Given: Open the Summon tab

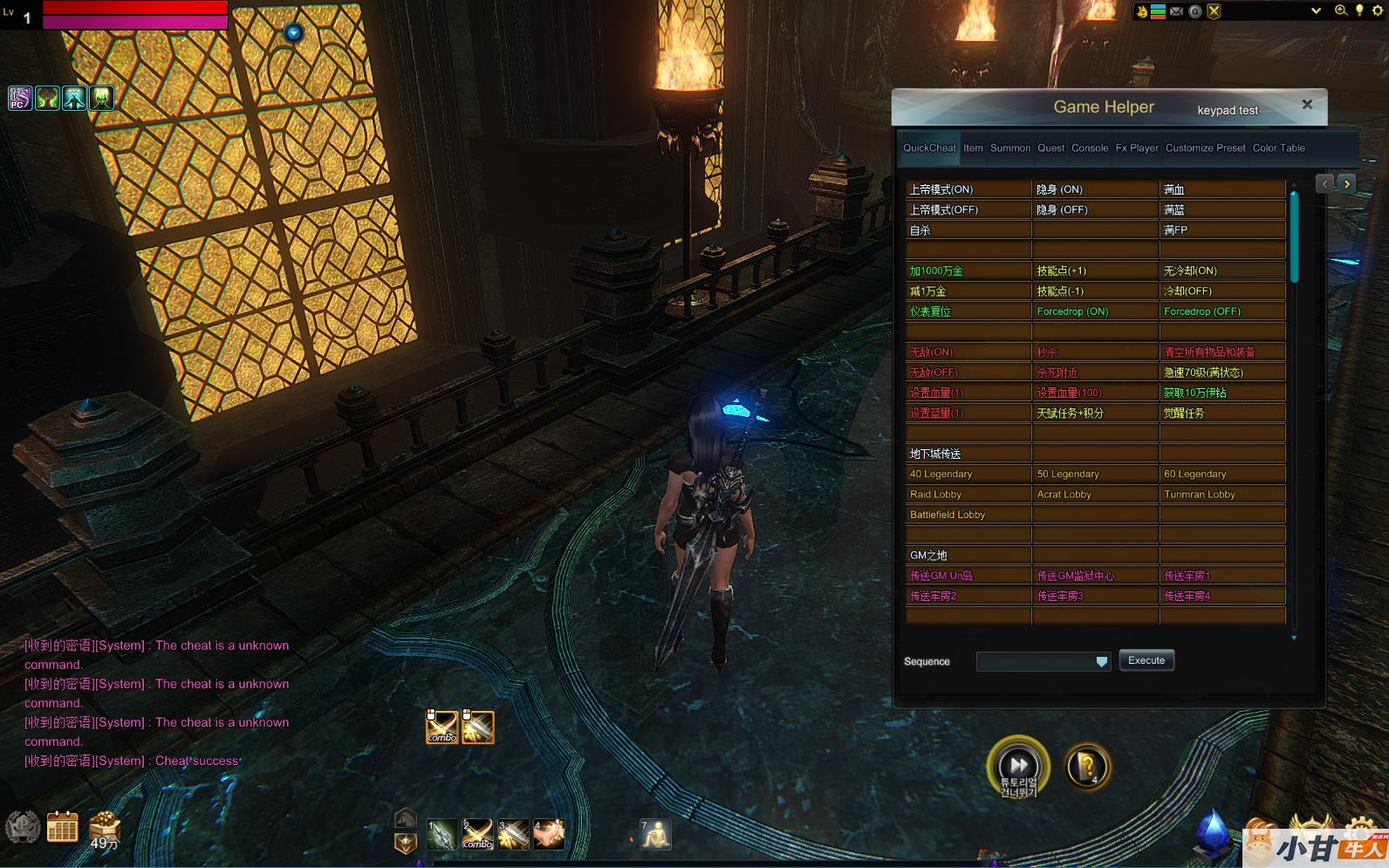Looking at the screenshot, I should pos(1009,148).
